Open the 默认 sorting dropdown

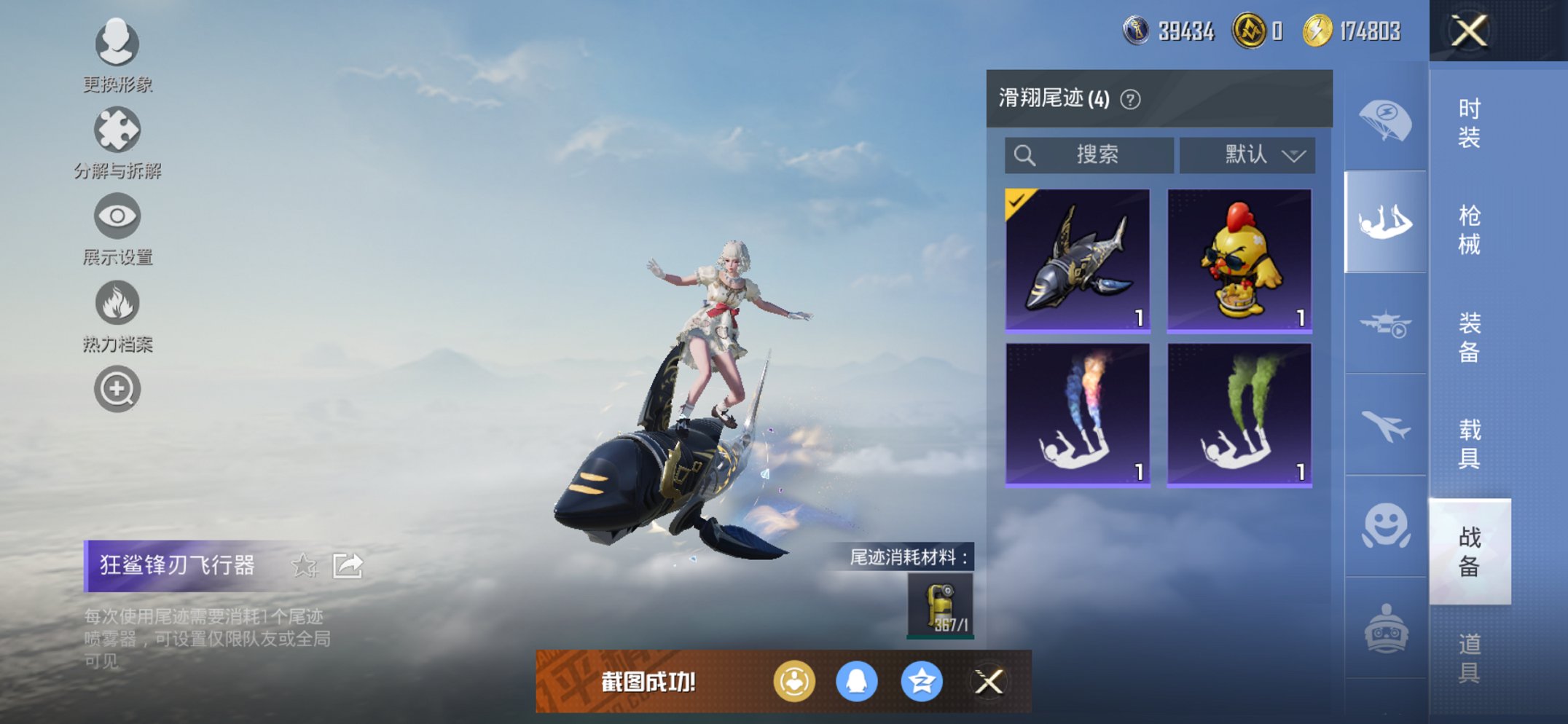coord(1247,155)
